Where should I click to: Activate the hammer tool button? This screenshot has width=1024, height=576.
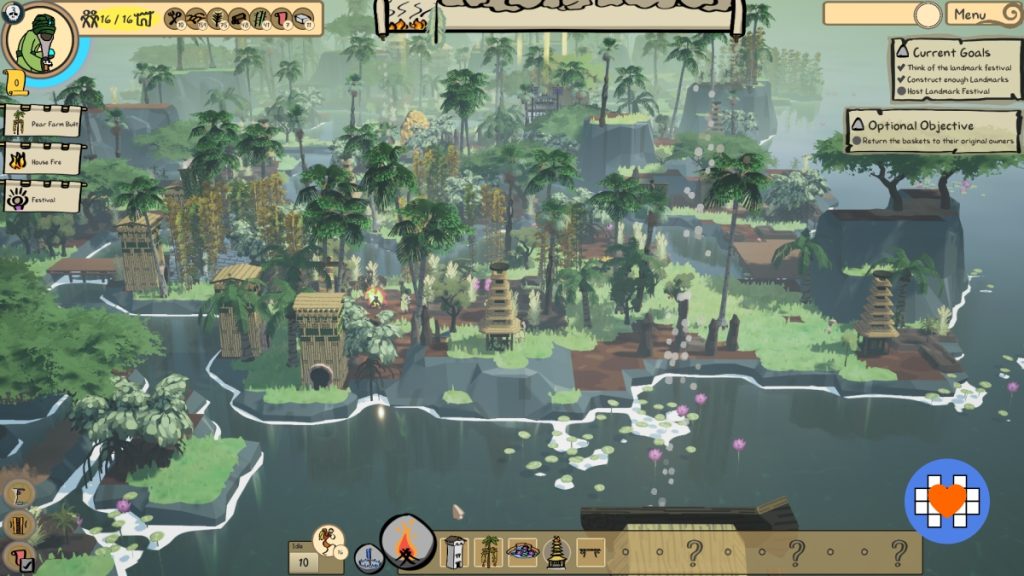click(19, 493)
